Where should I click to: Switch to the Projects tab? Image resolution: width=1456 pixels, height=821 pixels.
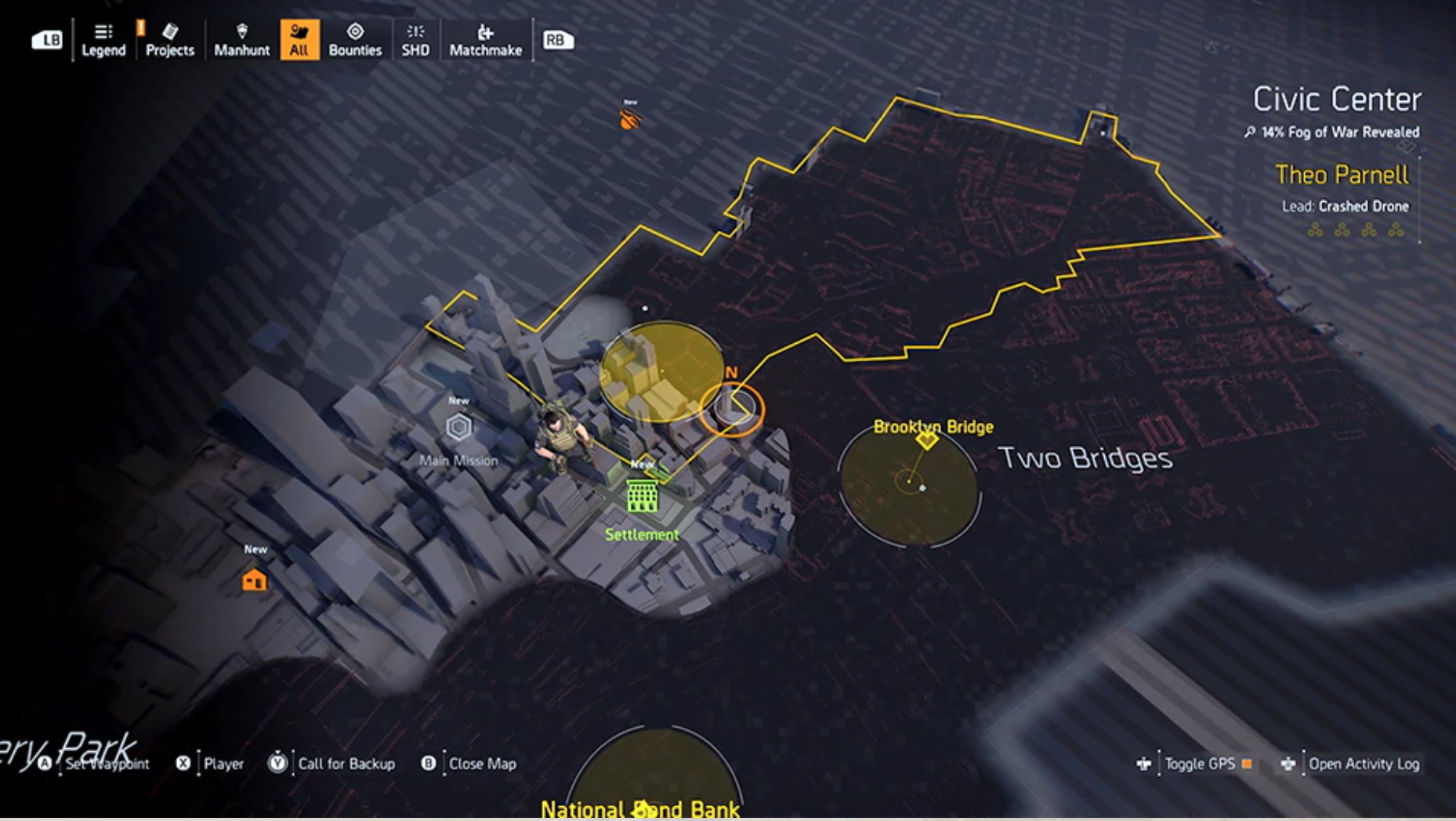pos(169,40)
